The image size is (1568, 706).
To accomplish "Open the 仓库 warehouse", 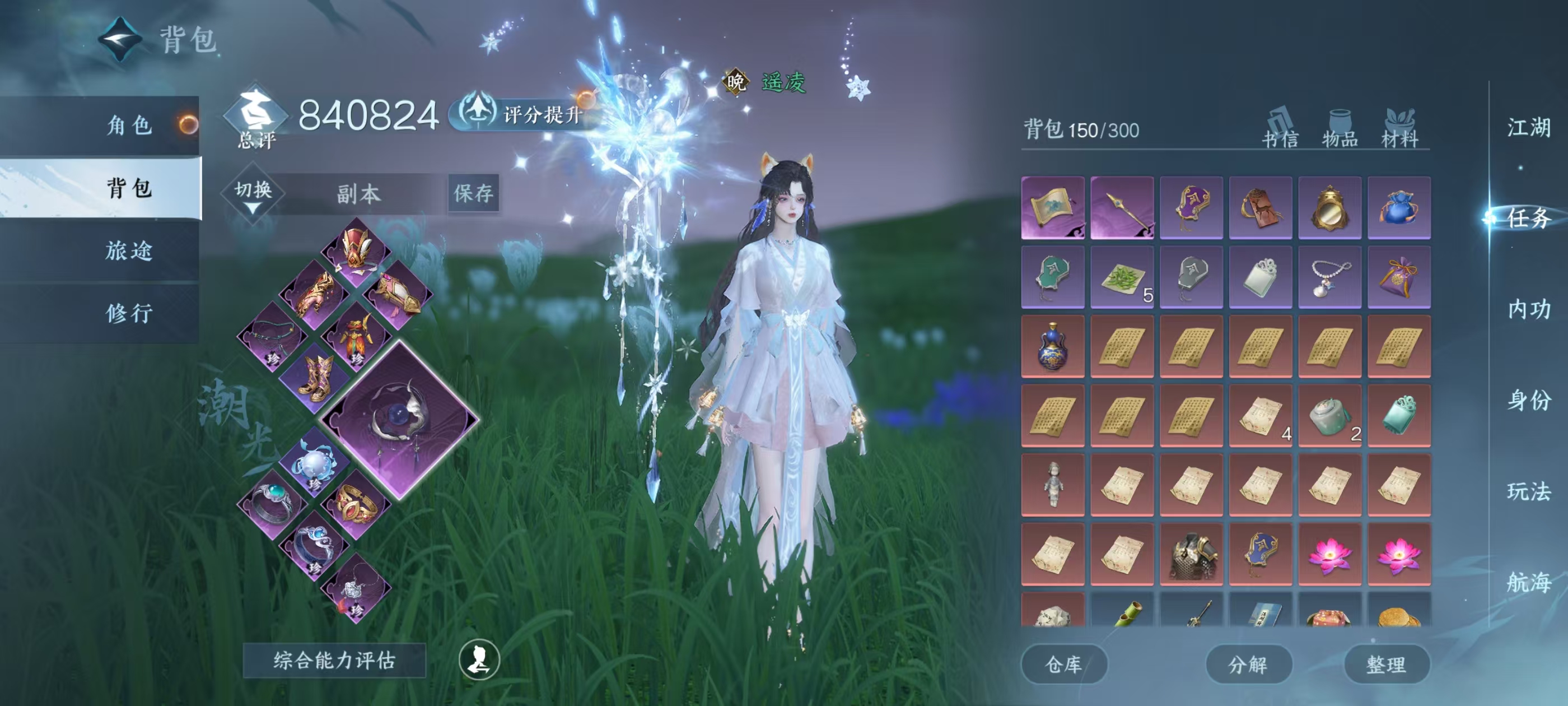I will click(1063, 664).
